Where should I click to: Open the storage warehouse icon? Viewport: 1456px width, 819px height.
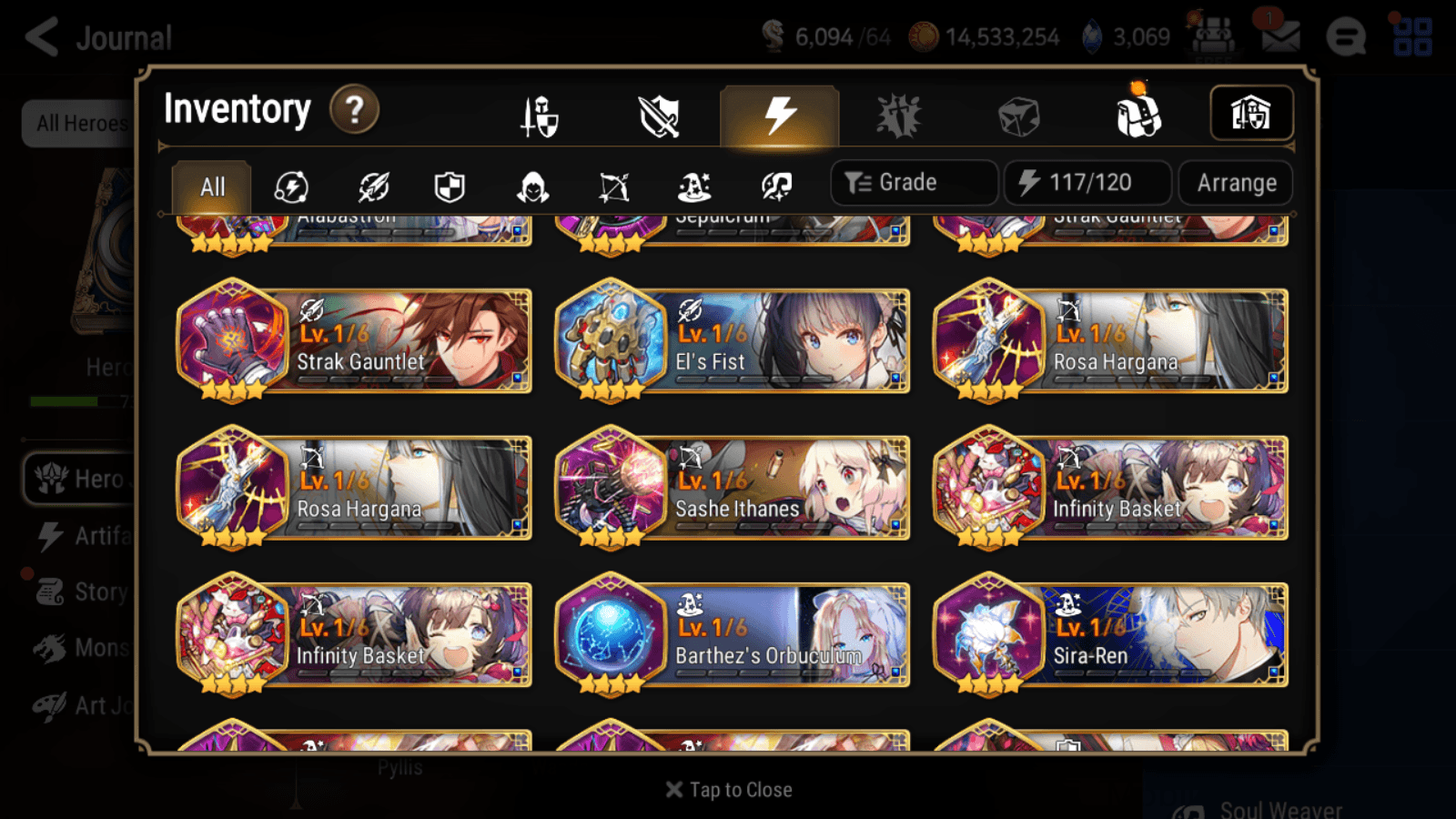1251,113
